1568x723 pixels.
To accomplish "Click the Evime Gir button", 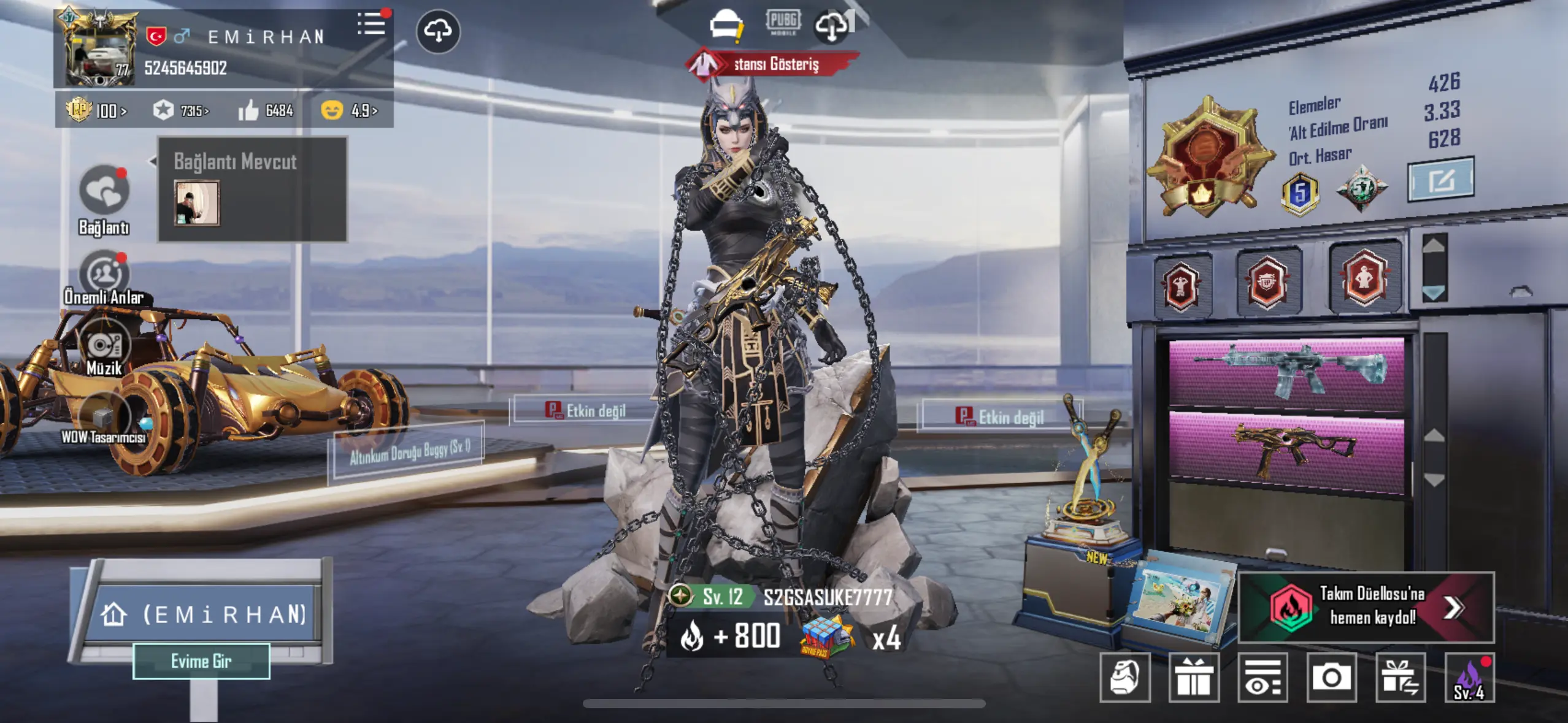I will 201,661.
